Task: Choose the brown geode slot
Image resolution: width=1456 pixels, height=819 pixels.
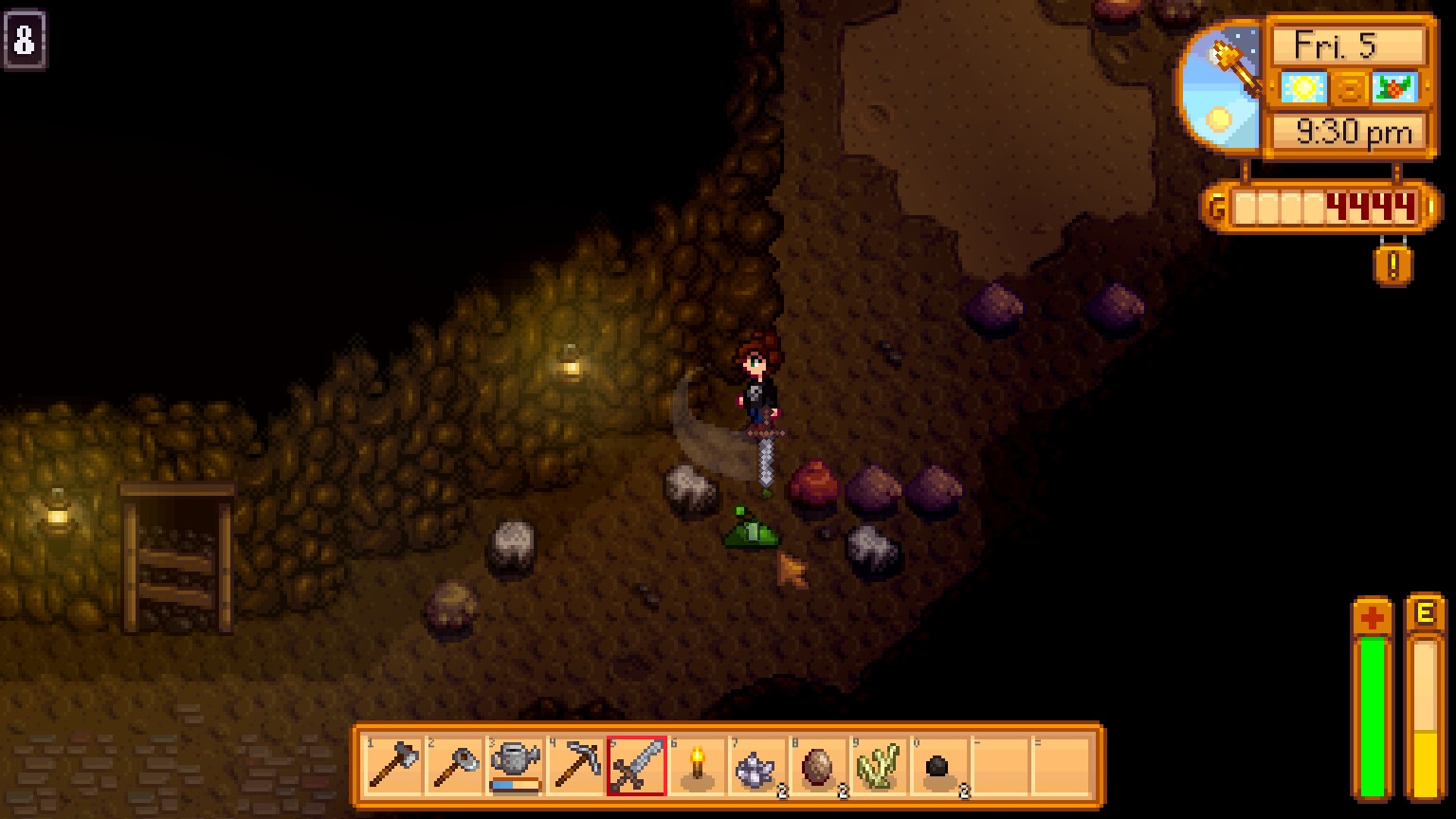Action: (x=818, y=766)
